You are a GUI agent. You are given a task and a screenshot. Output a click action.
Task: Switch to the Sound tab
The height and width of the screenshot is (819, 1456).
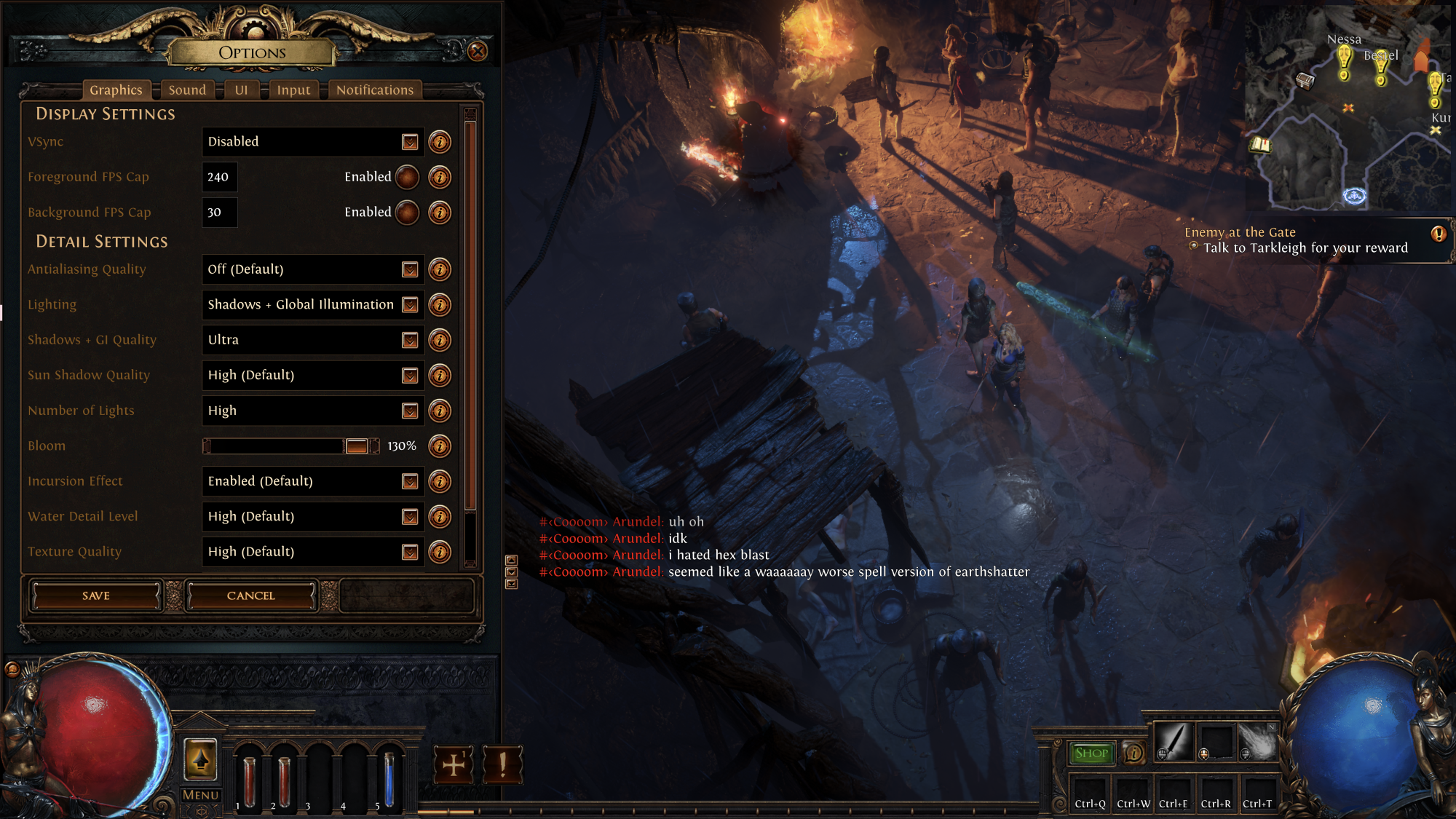[187, 90]
